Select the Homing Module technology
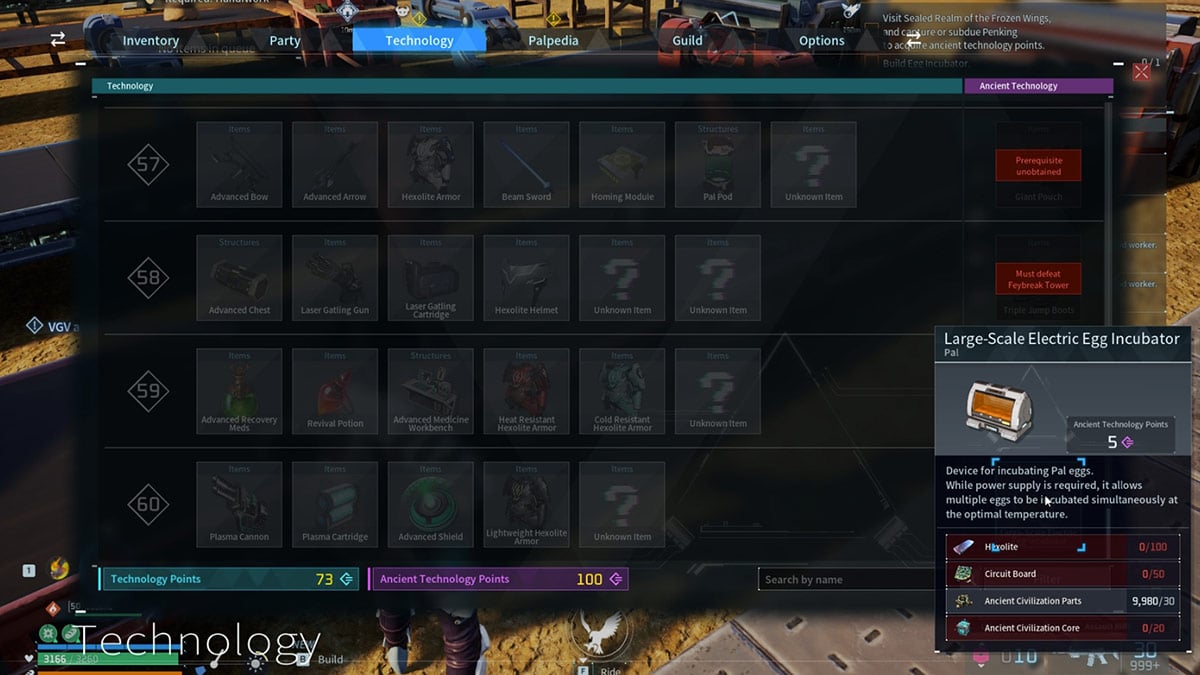 pos(622,164)
